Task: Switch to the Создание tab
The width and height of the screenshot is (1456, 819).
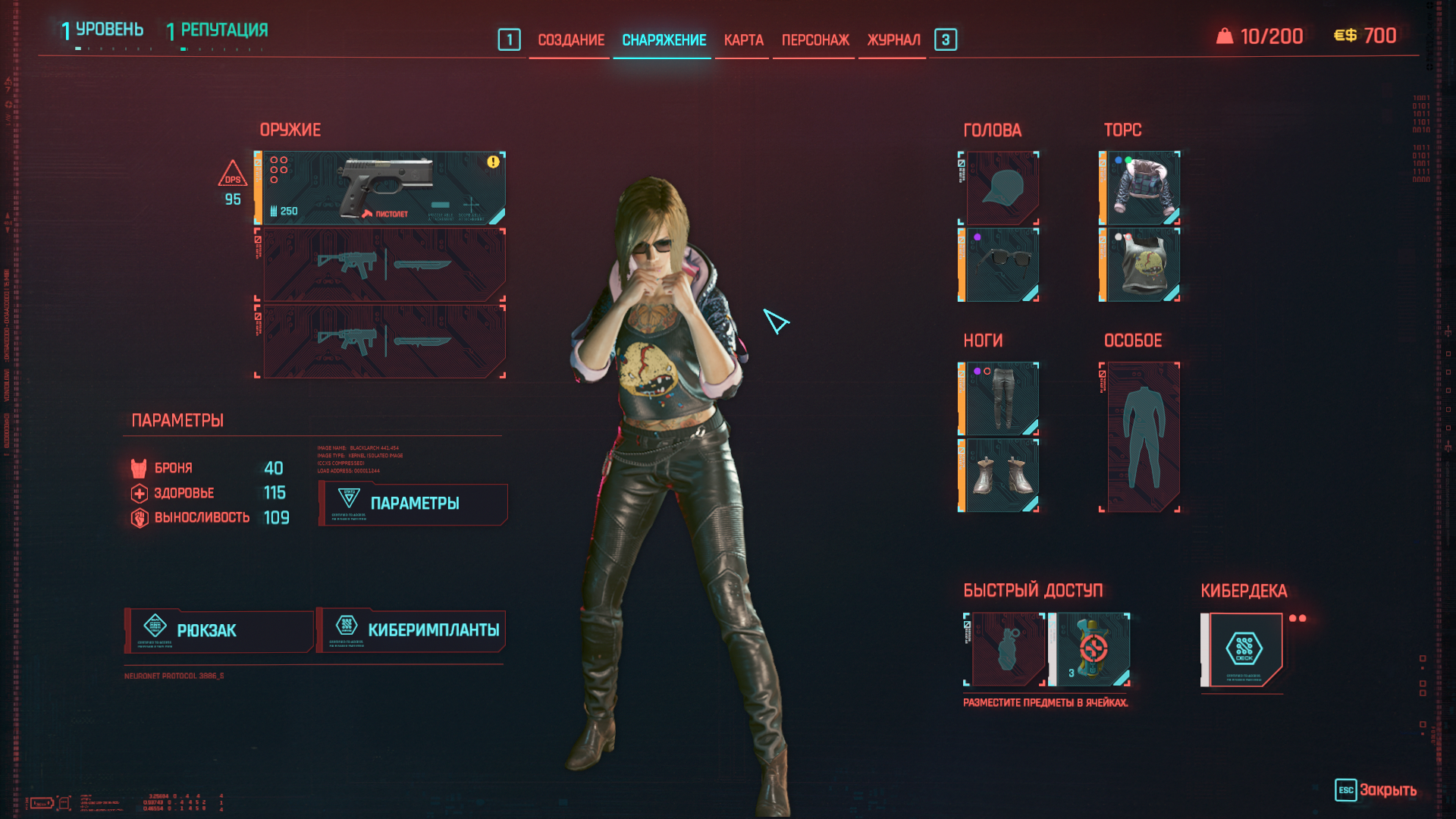Action: pos(571,40)
